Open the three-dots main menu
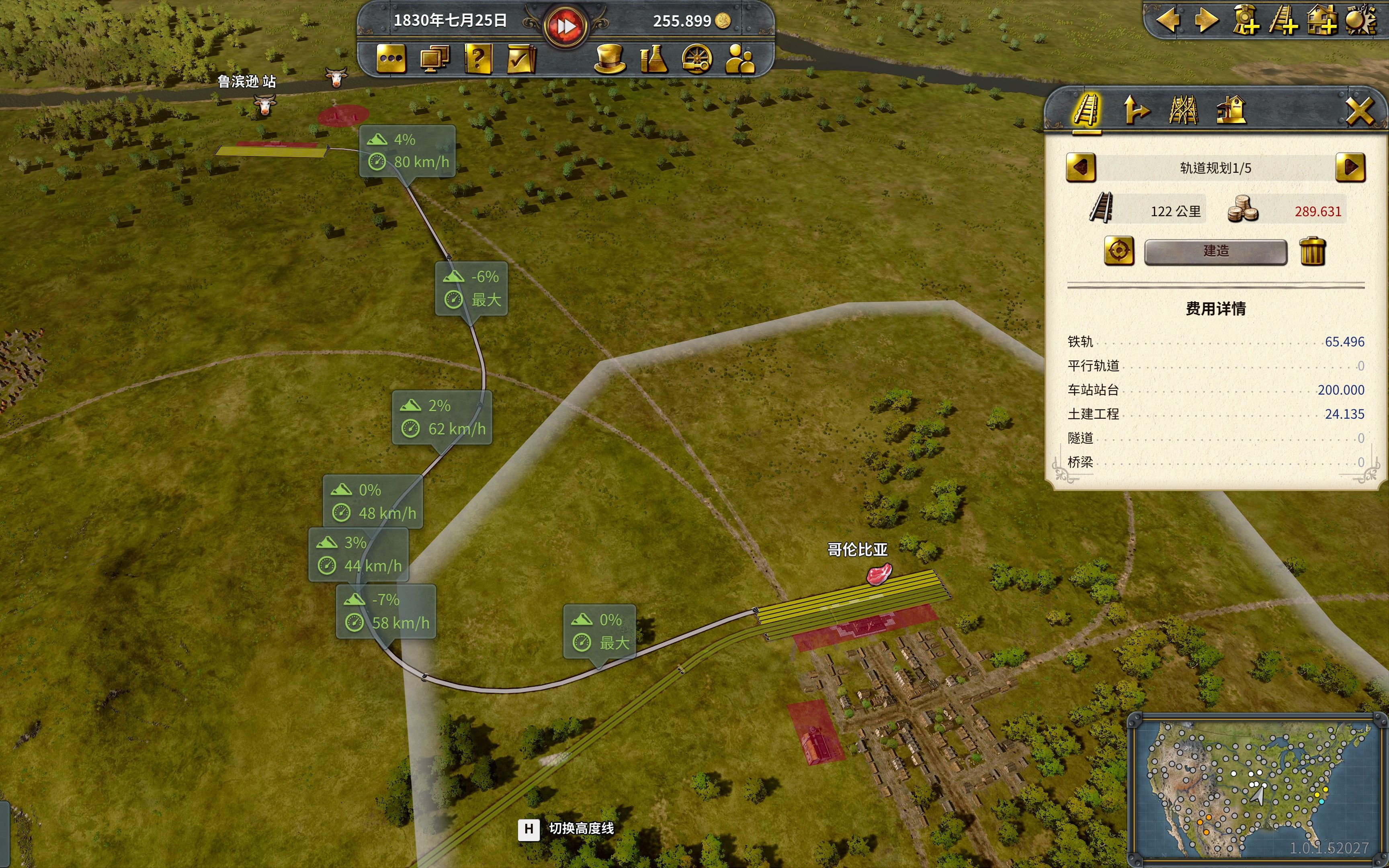This screenshot has width=1389, height=868. click(x=391, y=59)
